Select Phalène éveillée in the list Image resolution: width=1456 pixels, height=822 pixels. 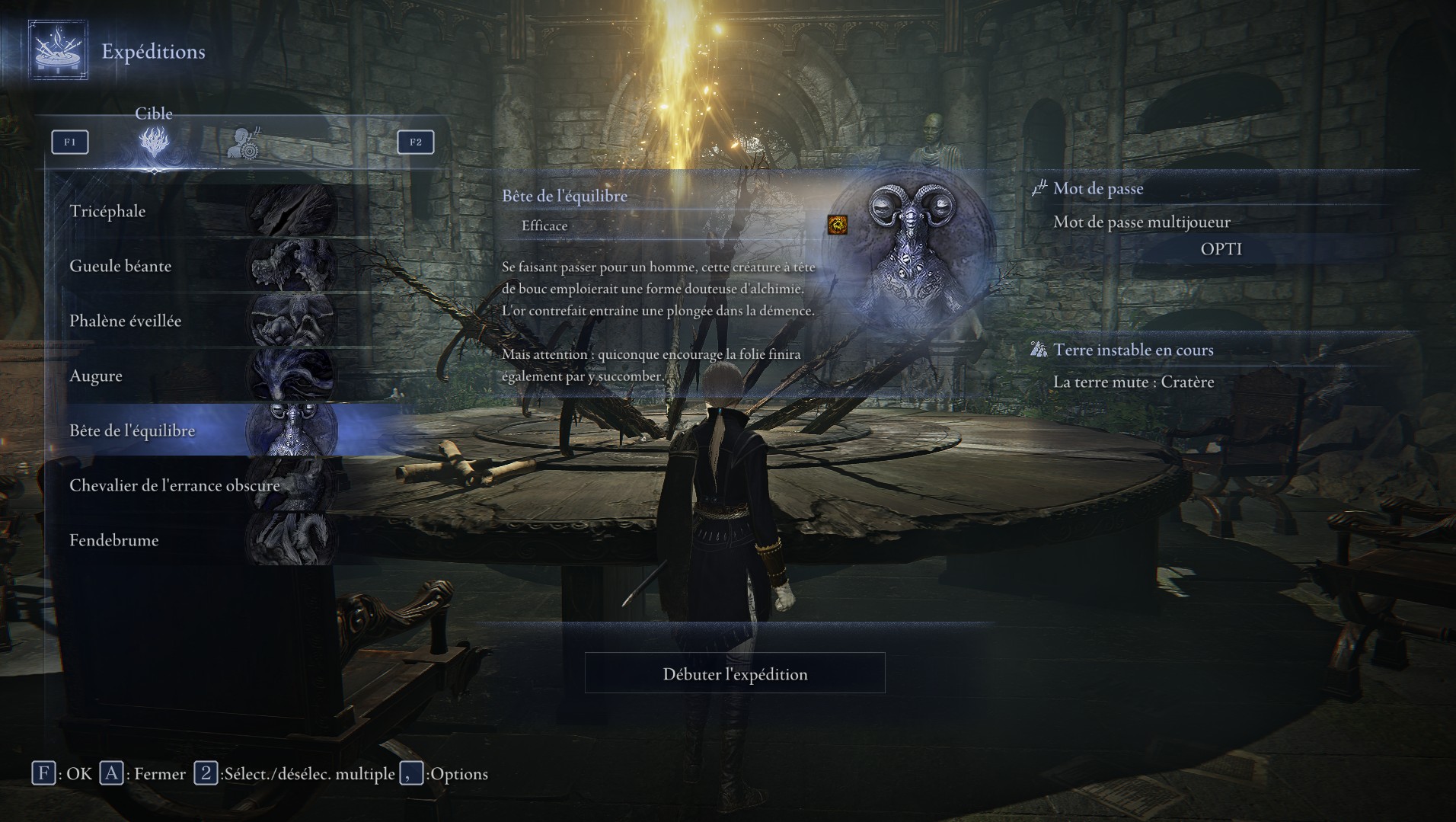click(x=125, y=321)
